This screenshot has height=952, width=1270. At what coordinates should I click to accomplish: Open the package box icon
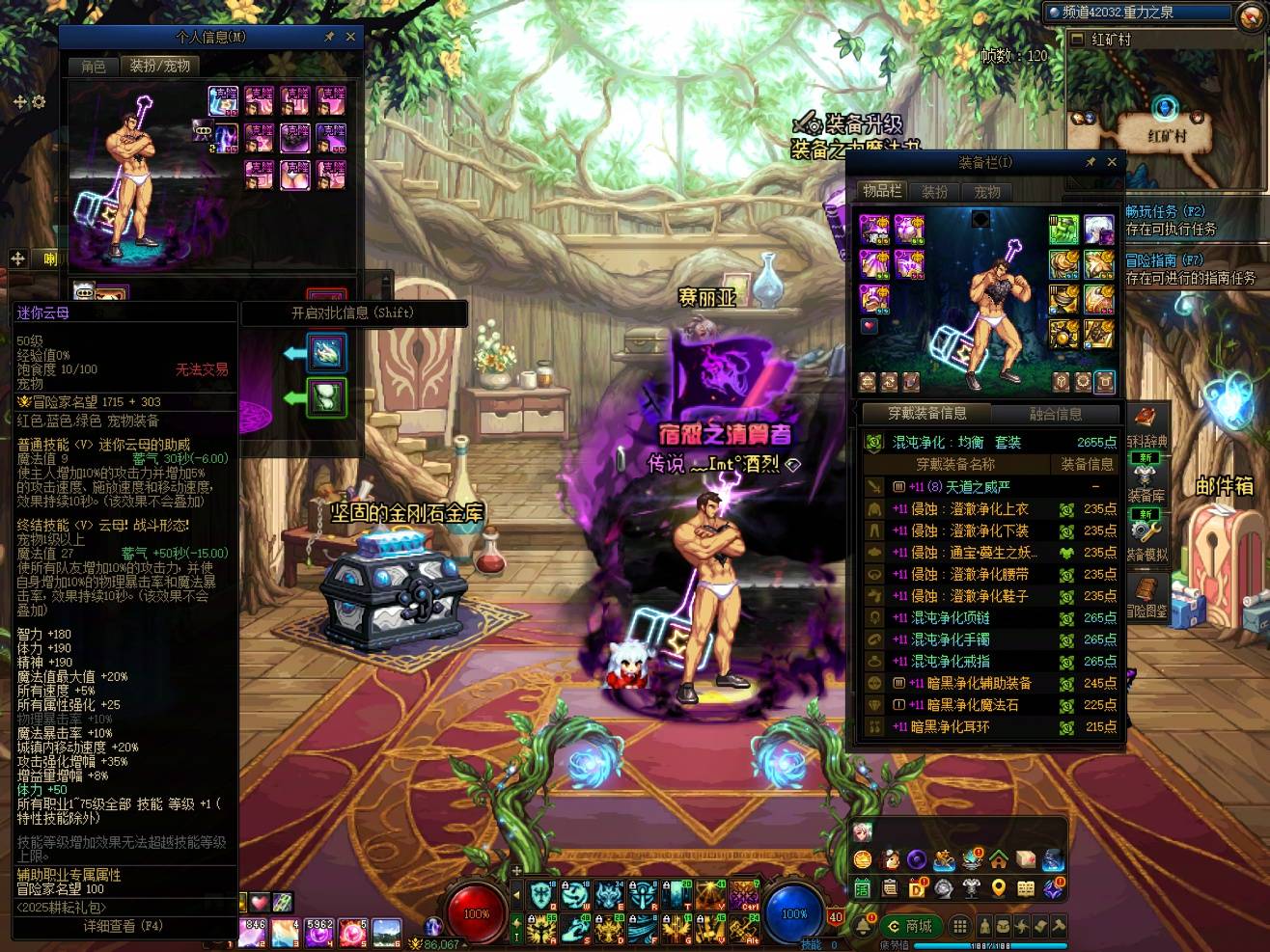(x=1026, y=858)
